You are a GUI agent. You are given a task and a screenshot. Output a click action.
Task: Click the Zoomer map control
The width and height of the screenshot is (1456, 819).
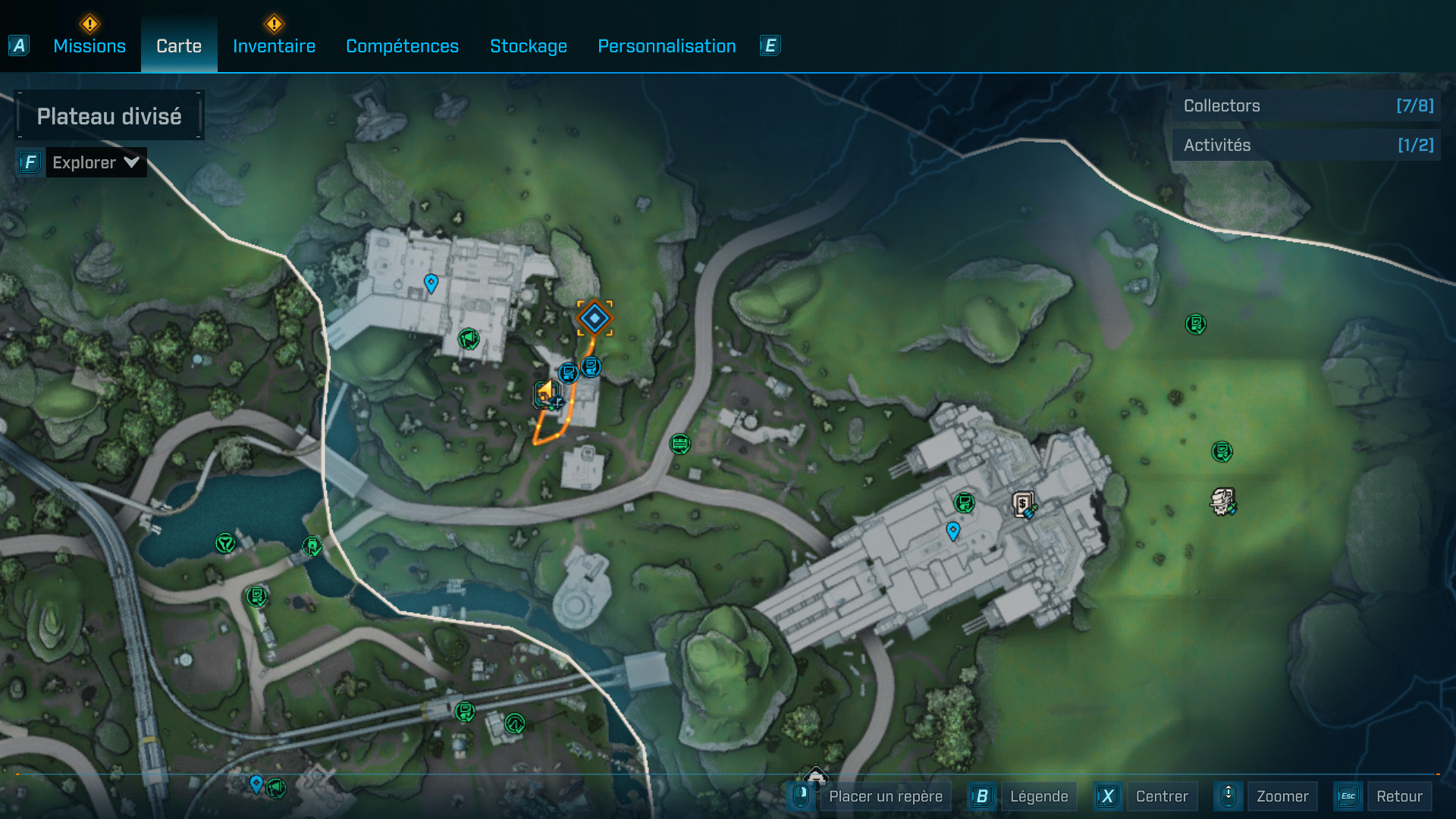1282,796
